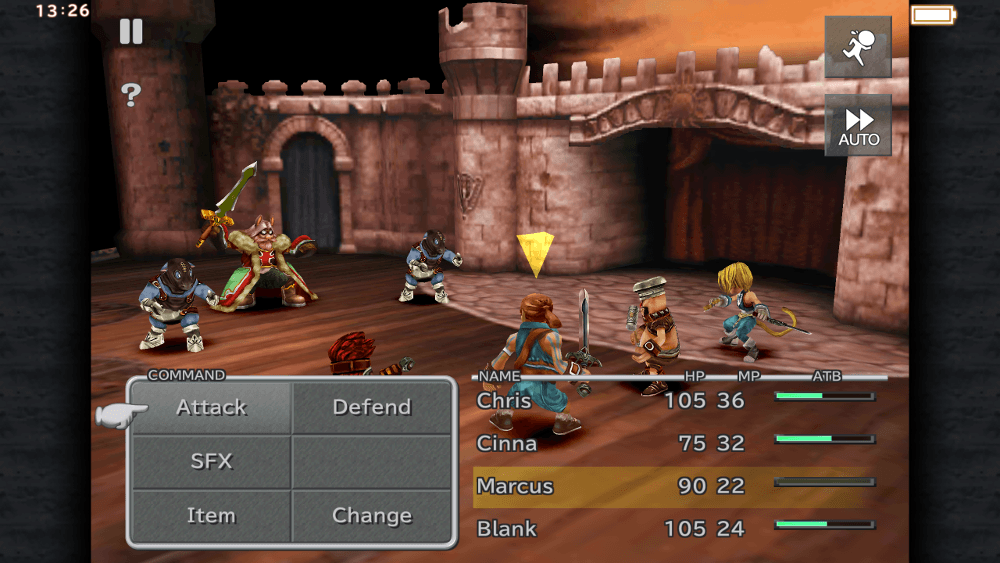Tap the running figure flee button
This screenshot has width=1000, height=563.
(857, 47)
